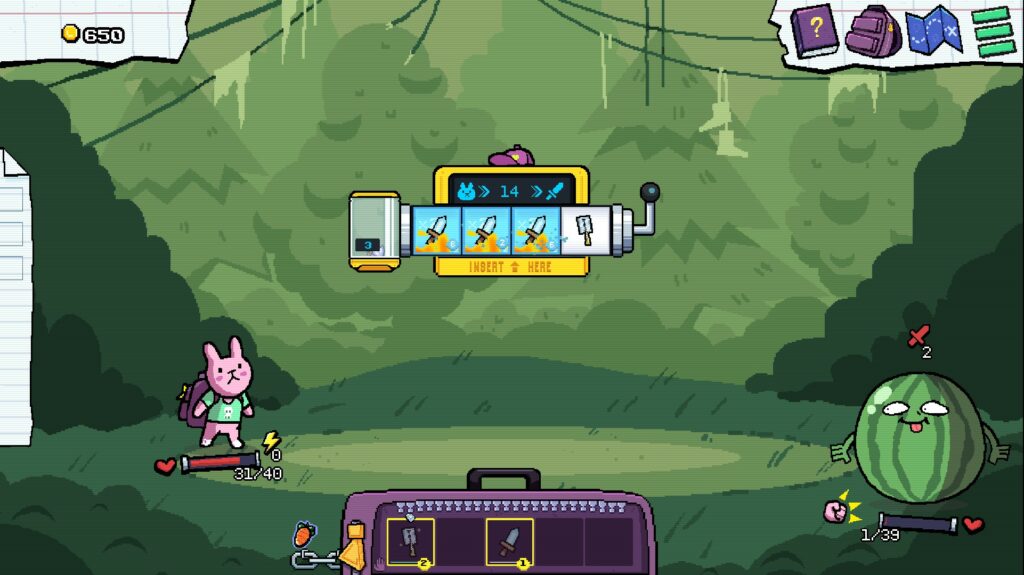The width and height of the screenshot is (1024, 575).
Task: Click the white cleaver slot on the reel
Action: click(x=585, y=231)
